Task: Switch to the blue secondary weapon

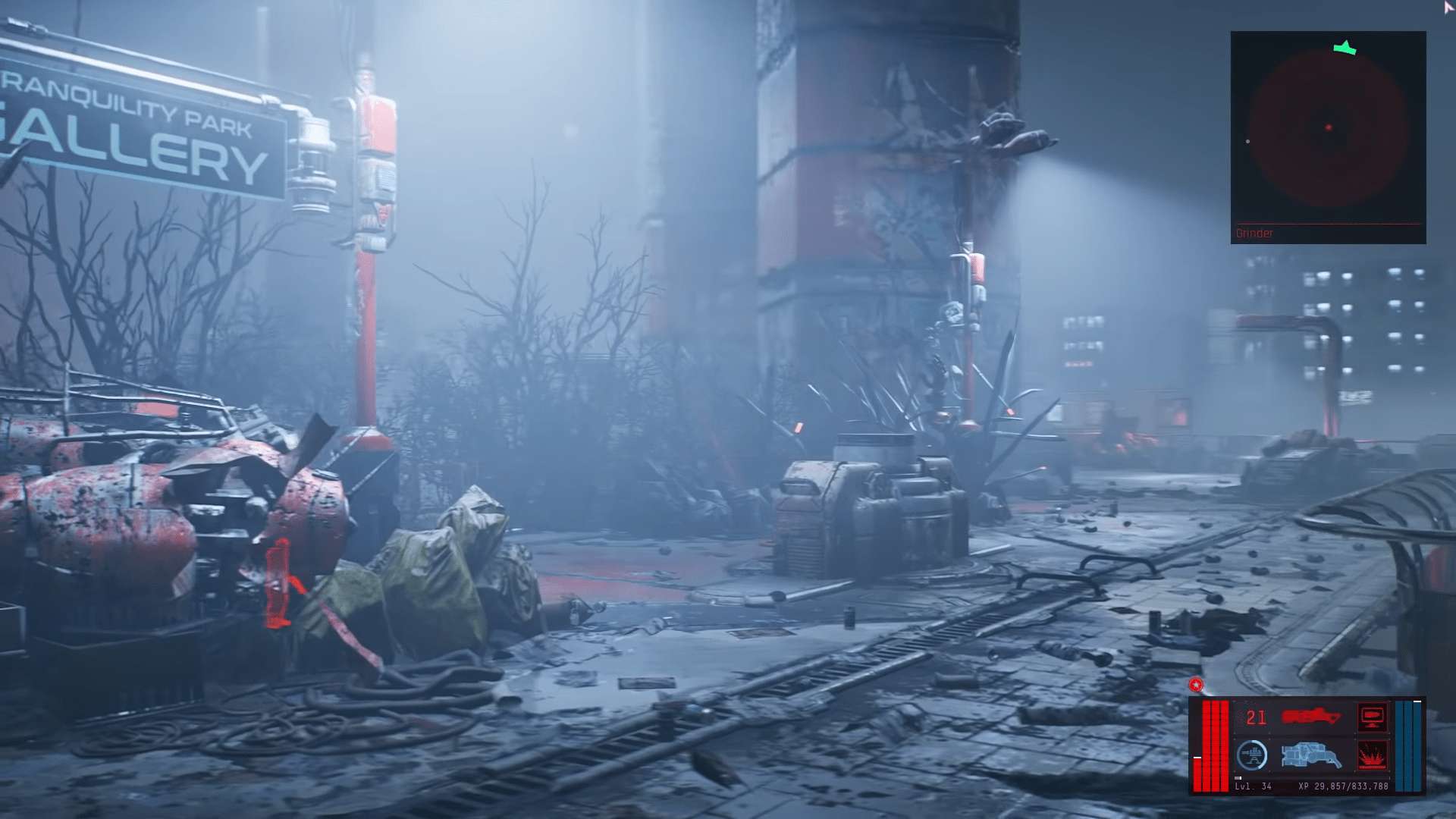Action: [x=1310, y=755]
